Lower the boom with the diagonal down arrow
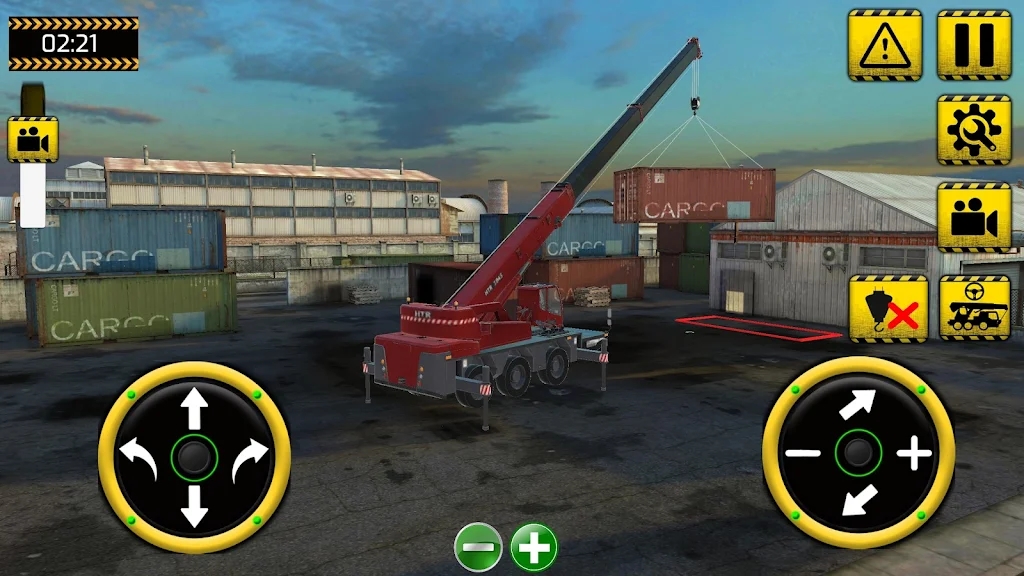This screenshot has width=1024, height=576. (857, 500)
